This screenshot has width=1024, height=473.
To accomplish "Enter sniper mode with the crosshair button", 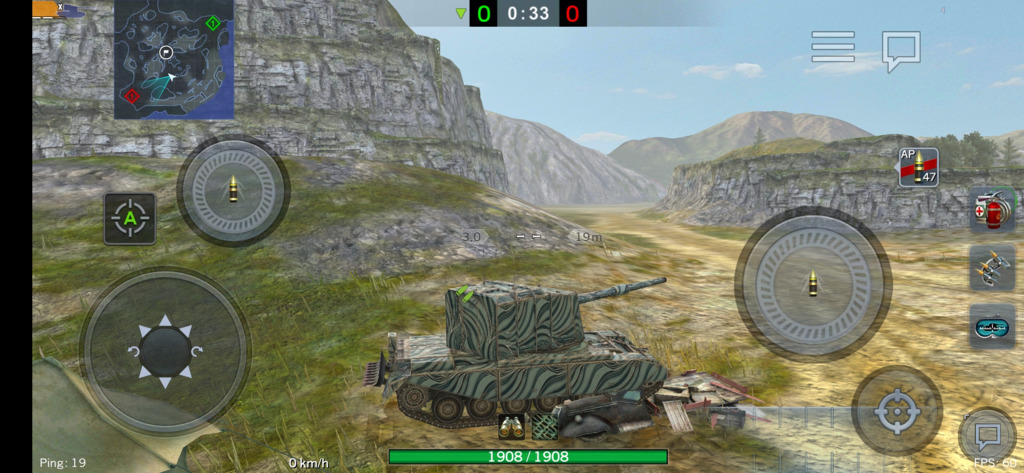I will pyautogui.click(x=896, y=411).
